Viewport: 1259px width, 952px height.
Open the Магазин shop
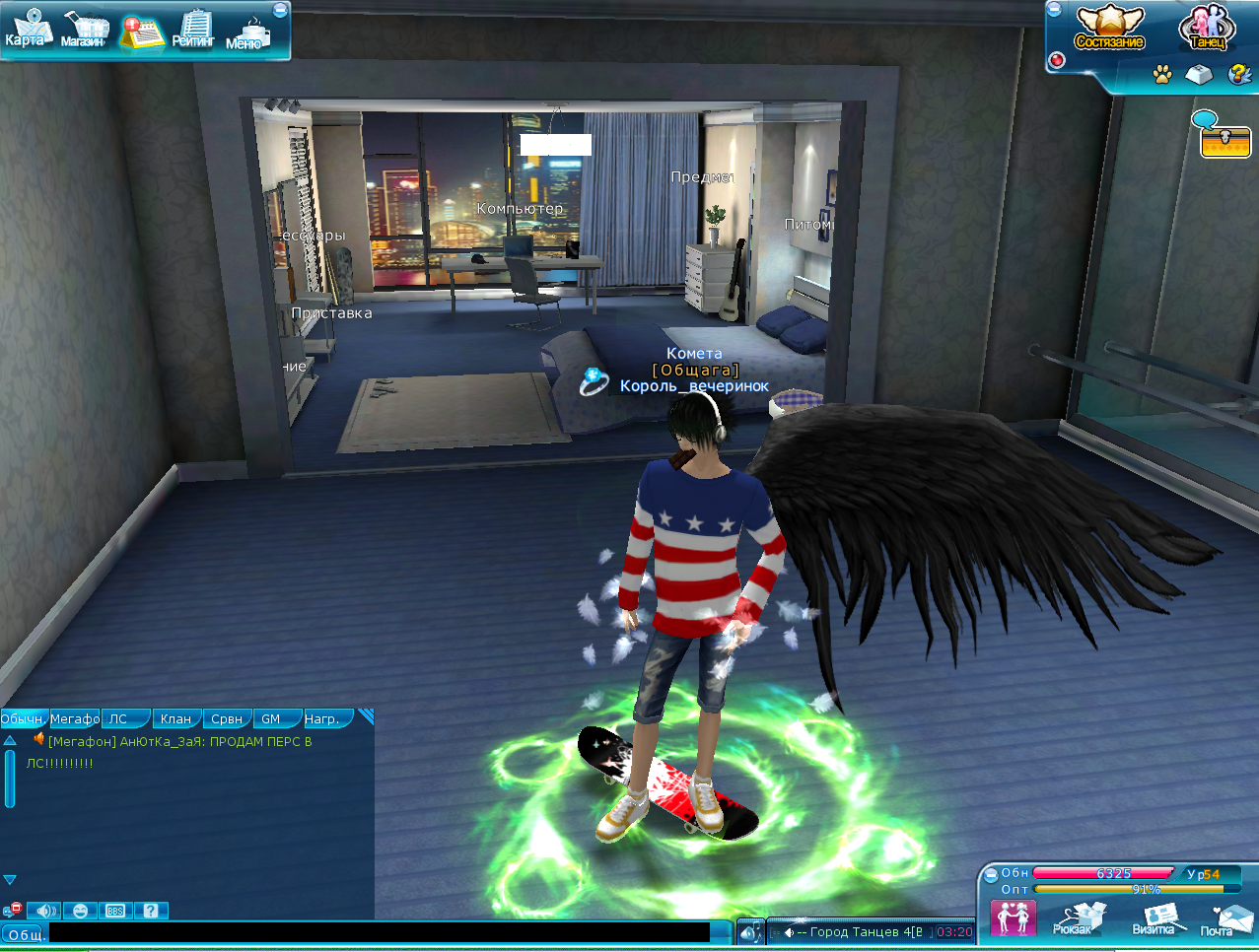pyautogui.click(x=85, y=30)
